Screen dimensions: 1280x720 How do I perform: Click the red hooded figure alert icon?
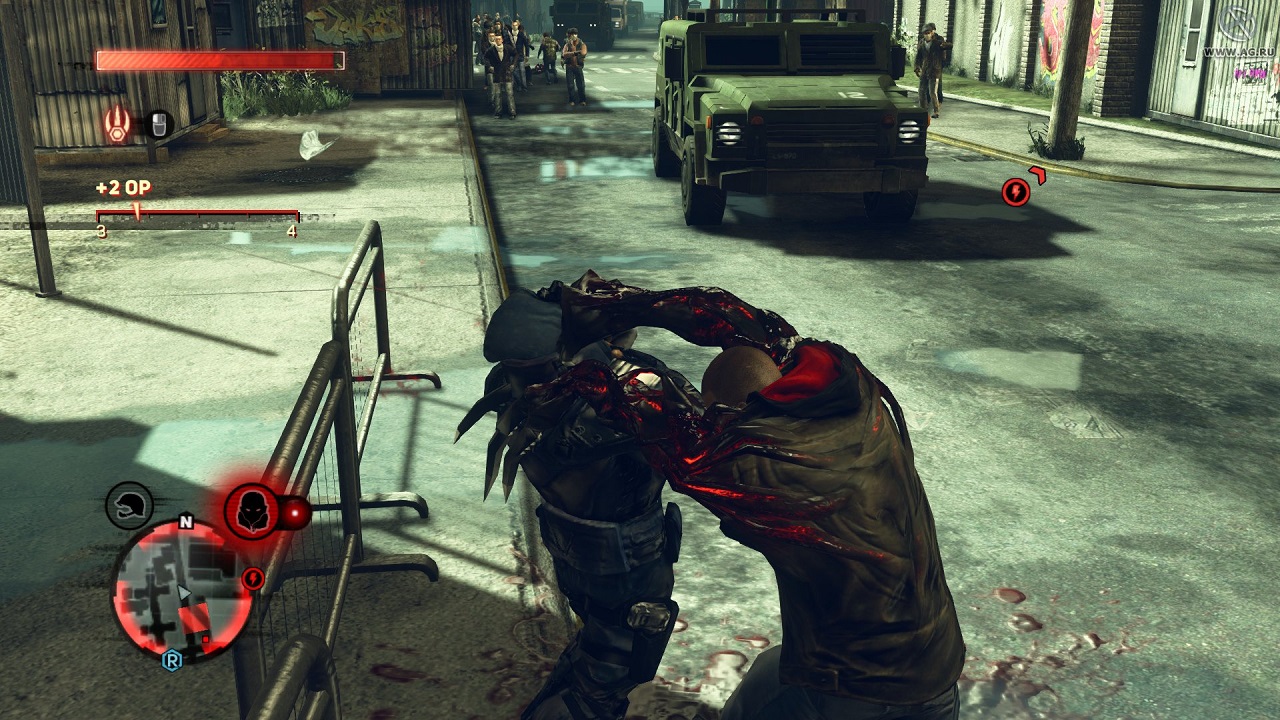[252, 511]
